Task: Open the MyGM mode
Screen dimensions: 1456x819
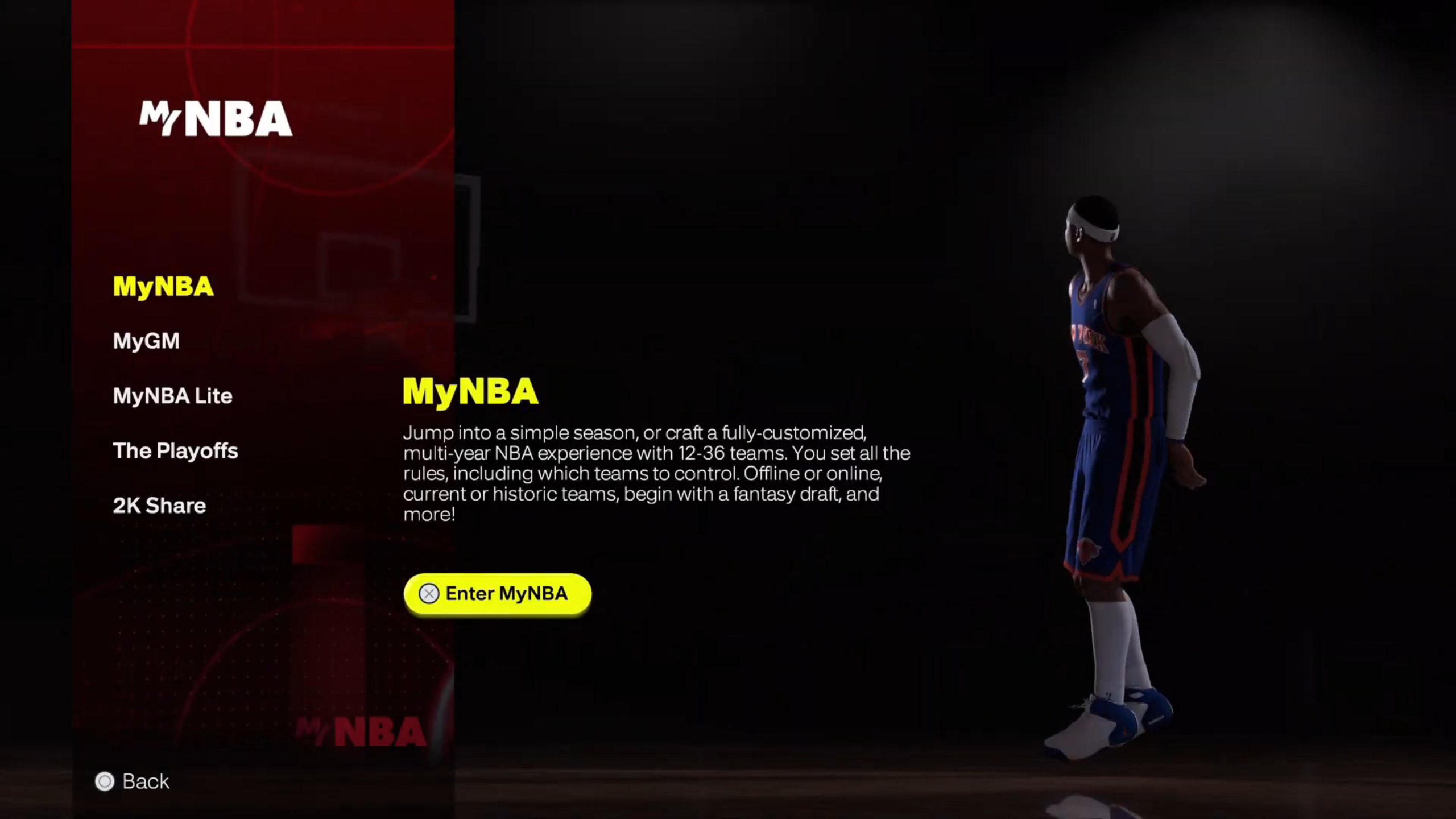Action: [146, 341]
